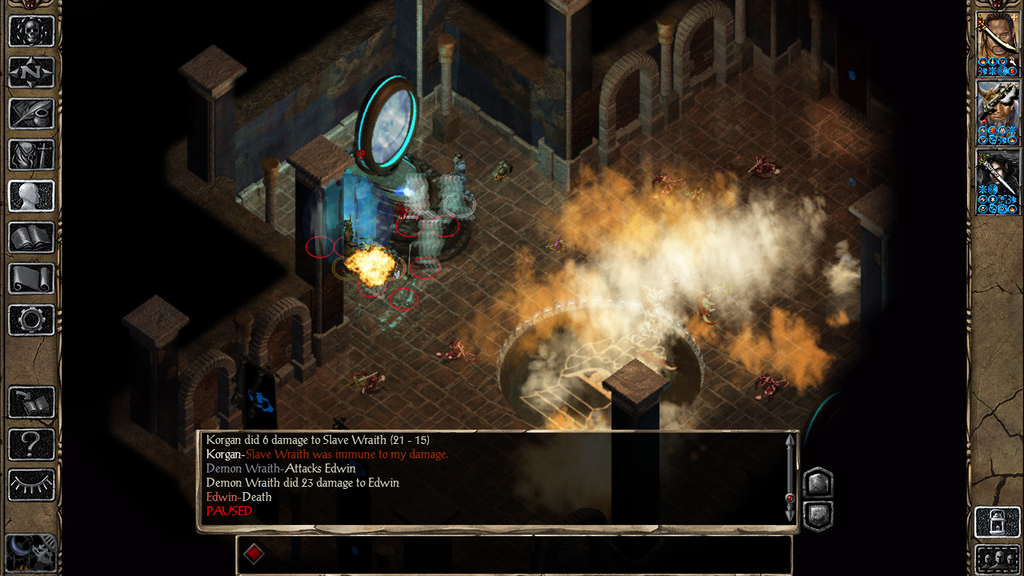The width and height of the screenshot is (1024, 576).
Task: Show the character record head icon
Action: pos(31,195)
